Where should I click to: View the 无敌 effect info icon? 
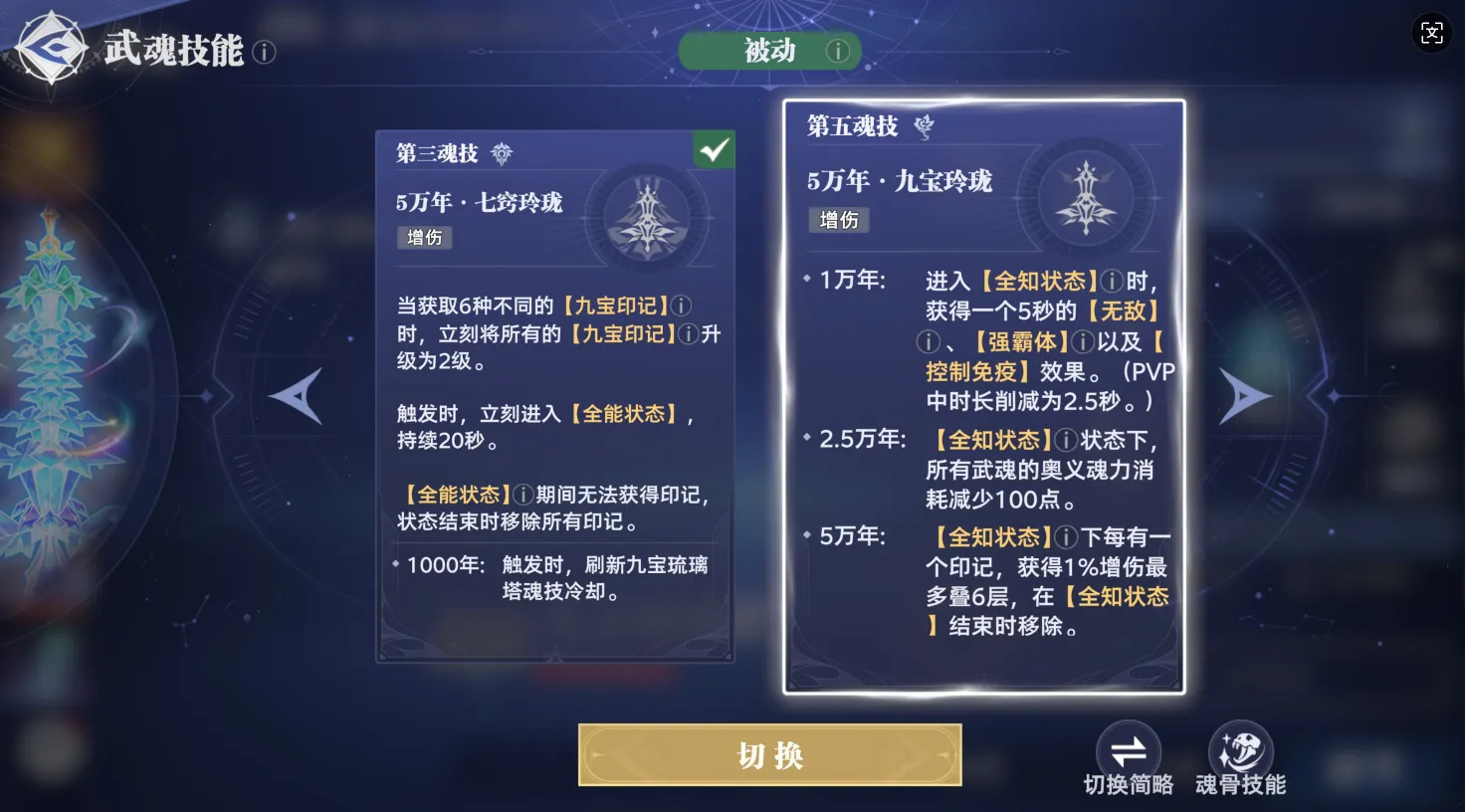(927, 342)
